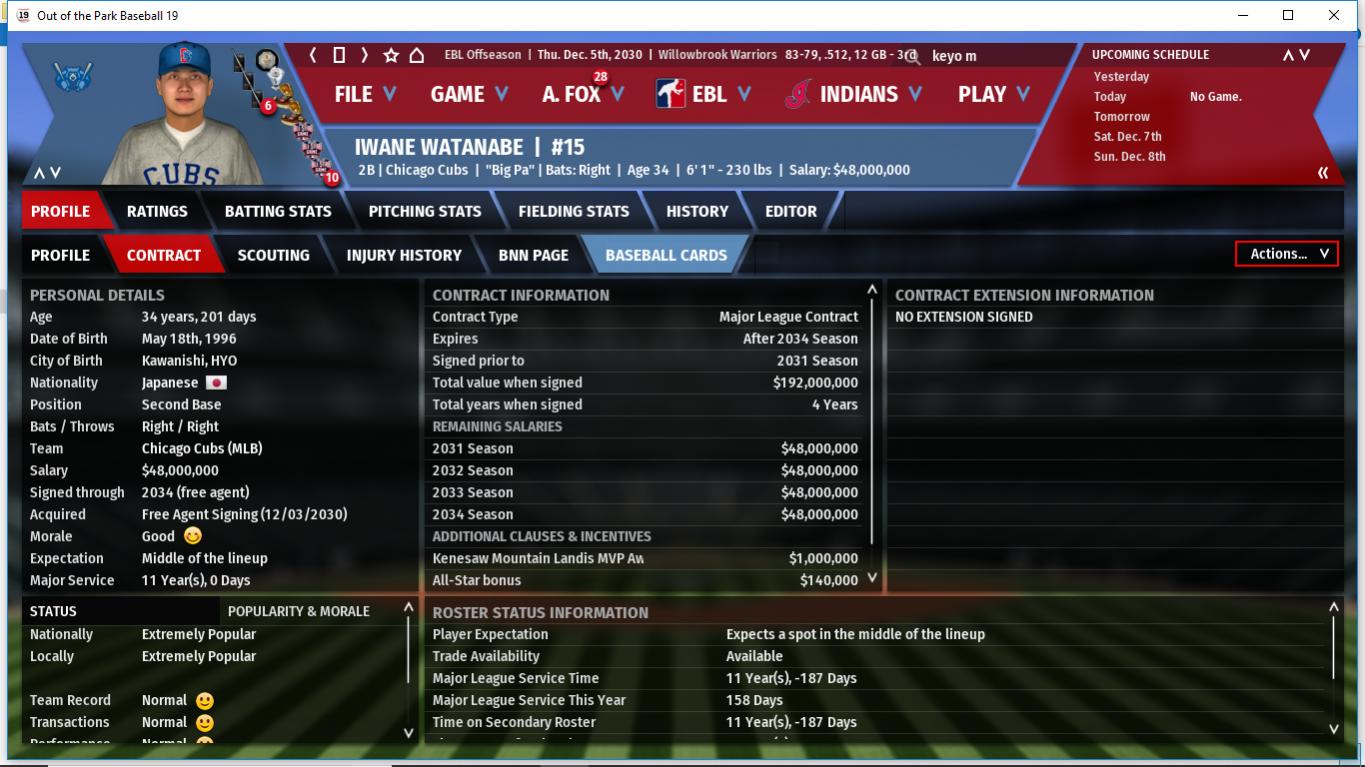Image resolution: width=1365 pixels, height=767 pixels.
Task: Open the player EDITOR tab
Action: point(791,211)
